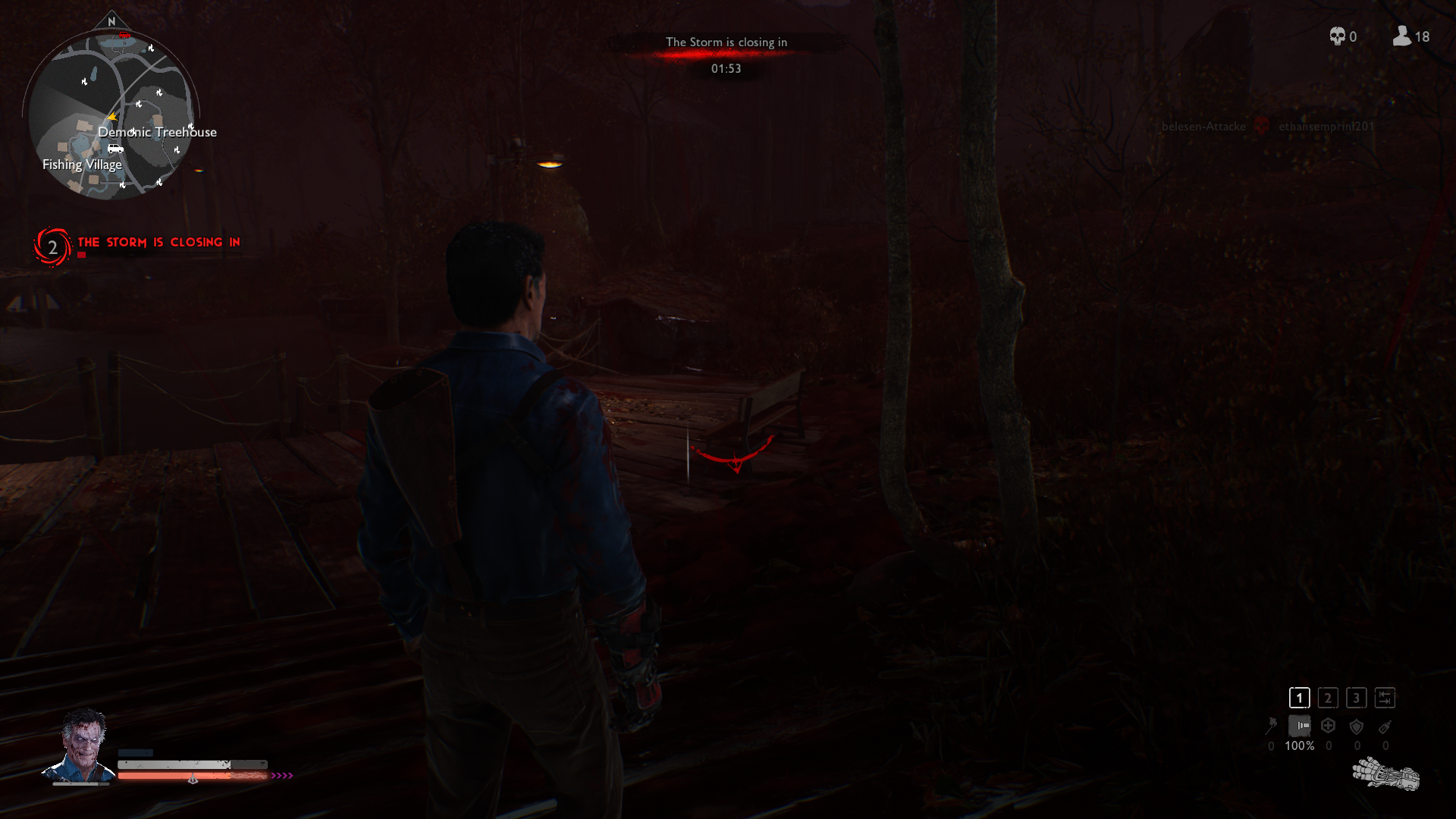Click the gauntlet hand weapon icon
The height and width of the screenshot is (819, 1456).
click(x=1385, y=775)
